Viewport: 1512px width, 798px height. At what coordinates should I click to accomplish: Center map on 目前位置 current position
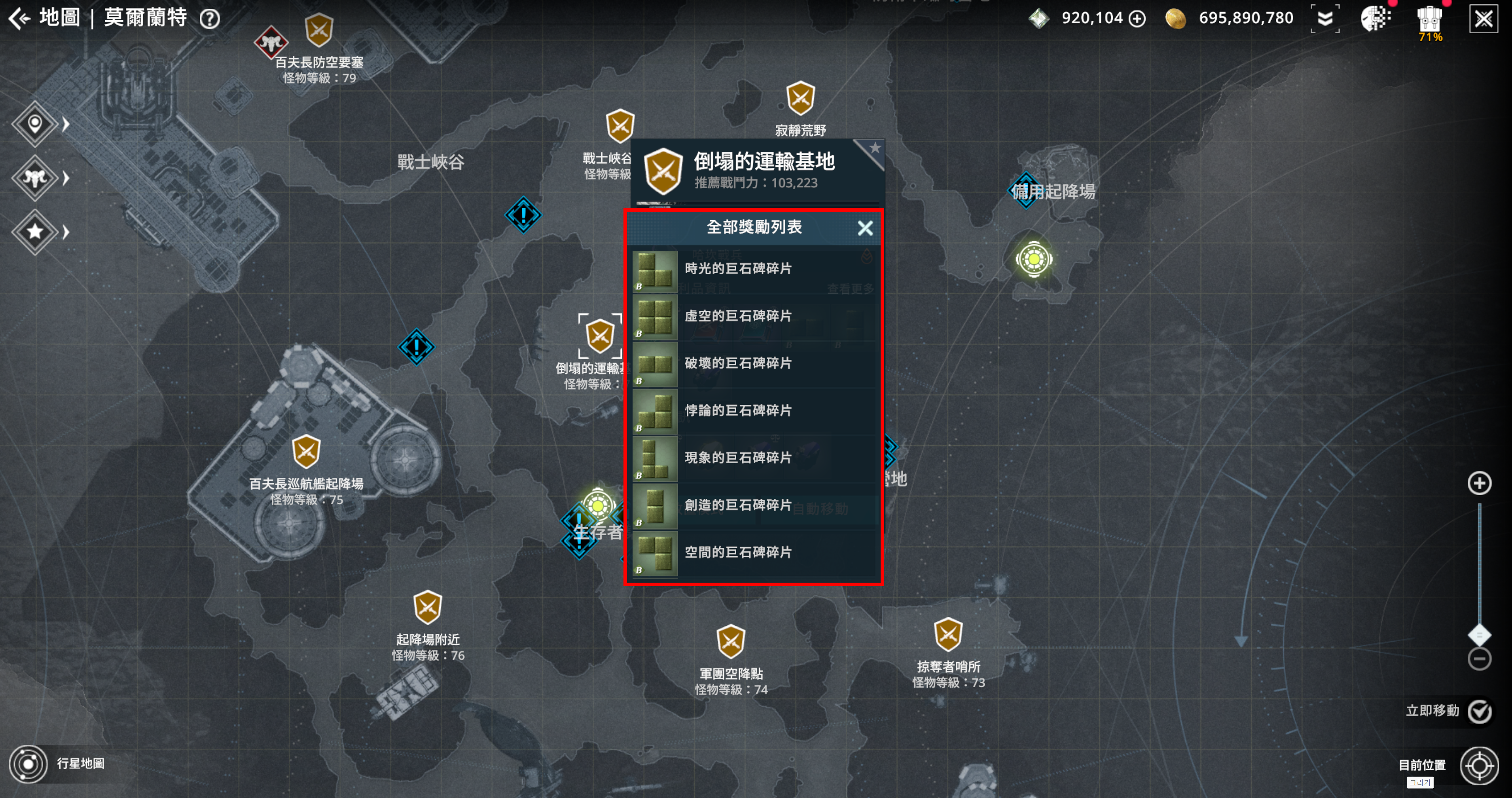(x=1479, y=766)
